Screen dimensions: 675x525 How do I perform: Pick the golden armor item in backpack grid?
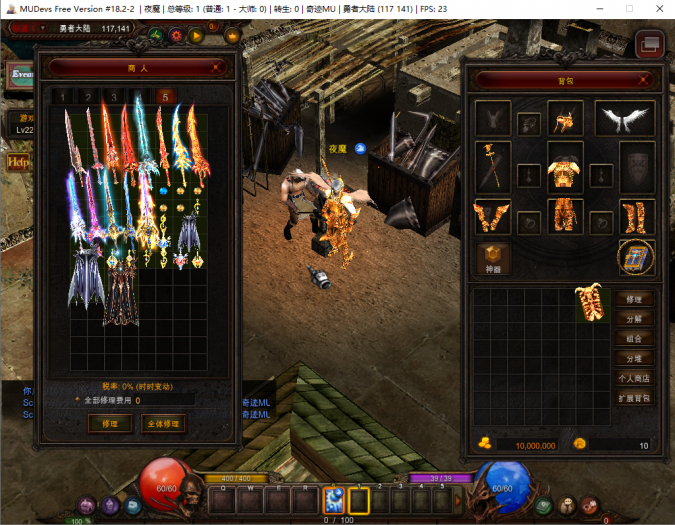coord(592,304)
